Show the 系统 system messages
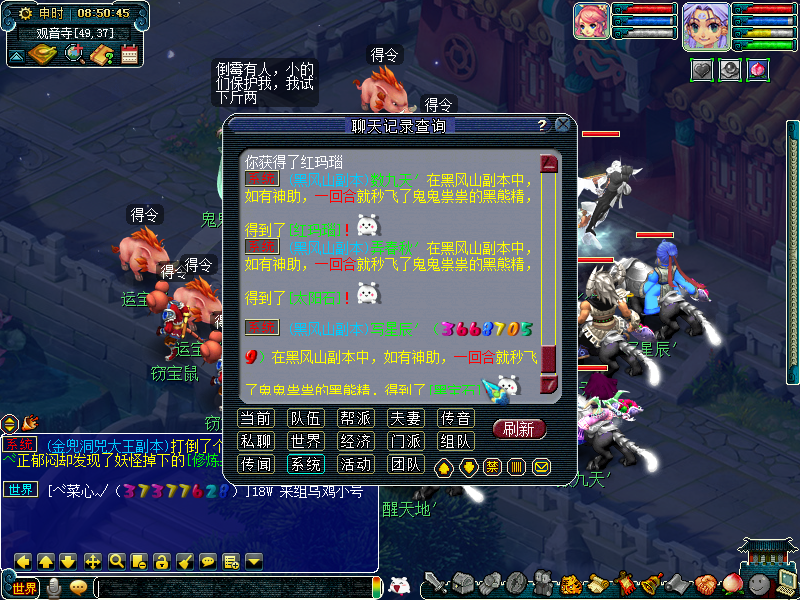The height and width of the screenshot is (600, 800). [305, 464]
